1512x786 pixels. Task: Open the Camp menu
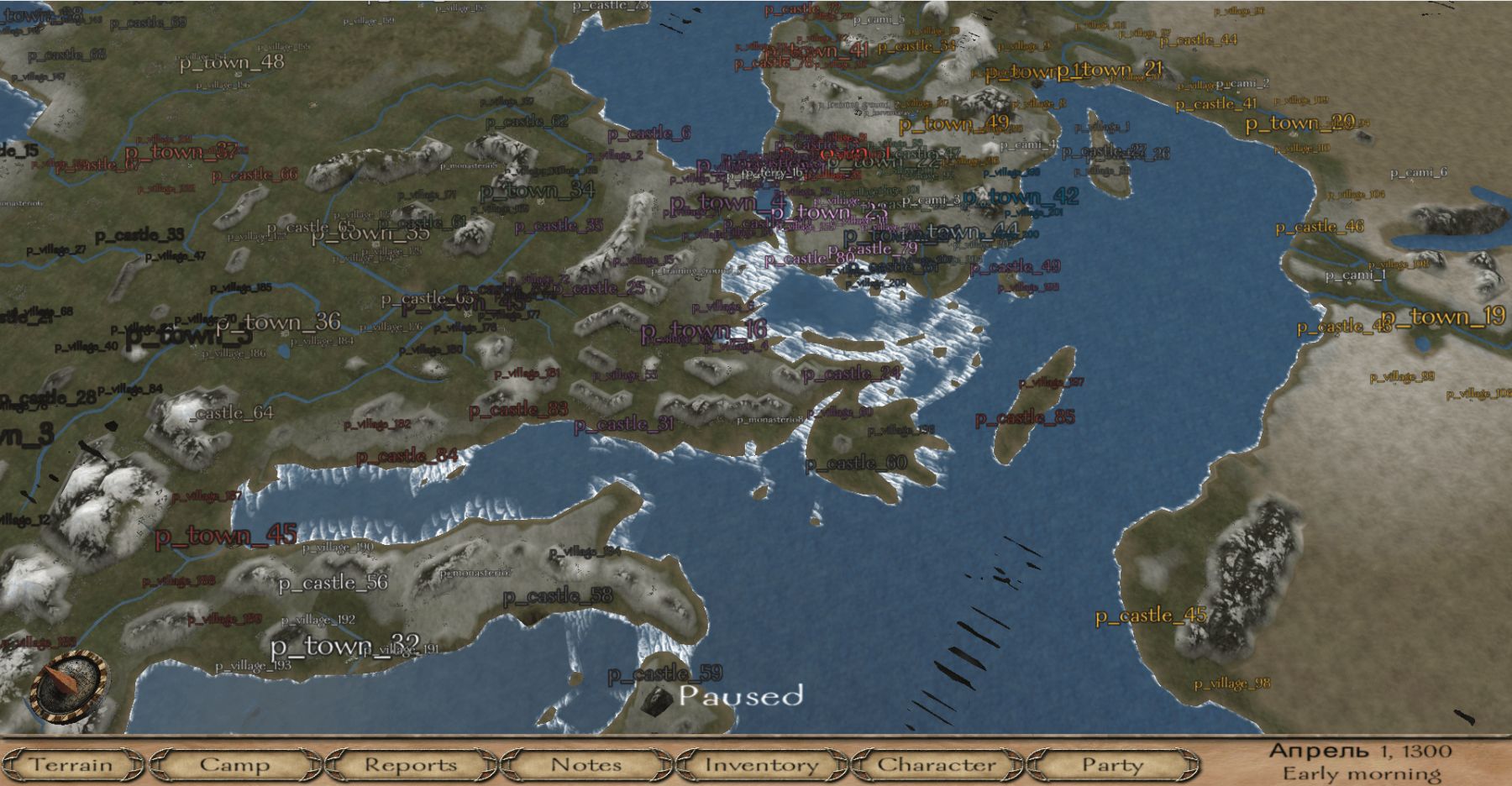(x=234, y=765)
